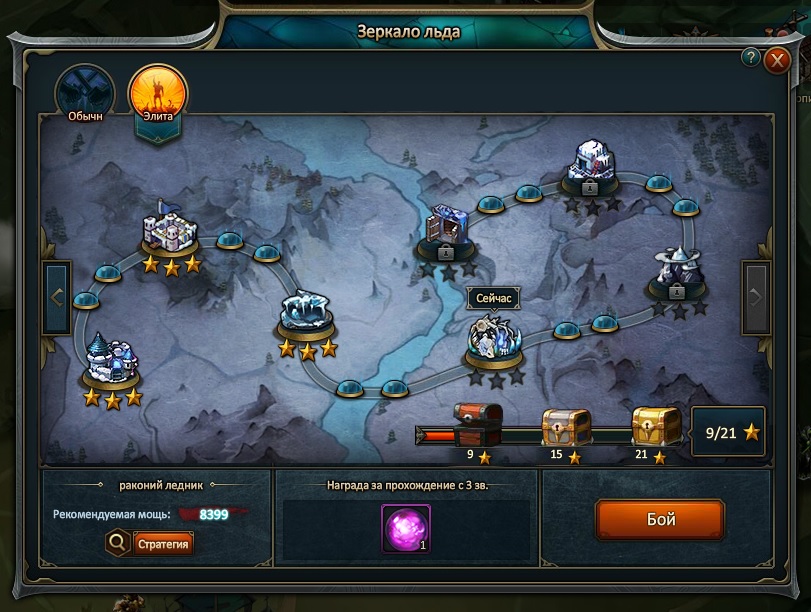Start the battle with the Бой button
The height and width of the screenshot is (612, 811).
coord(659,520)
